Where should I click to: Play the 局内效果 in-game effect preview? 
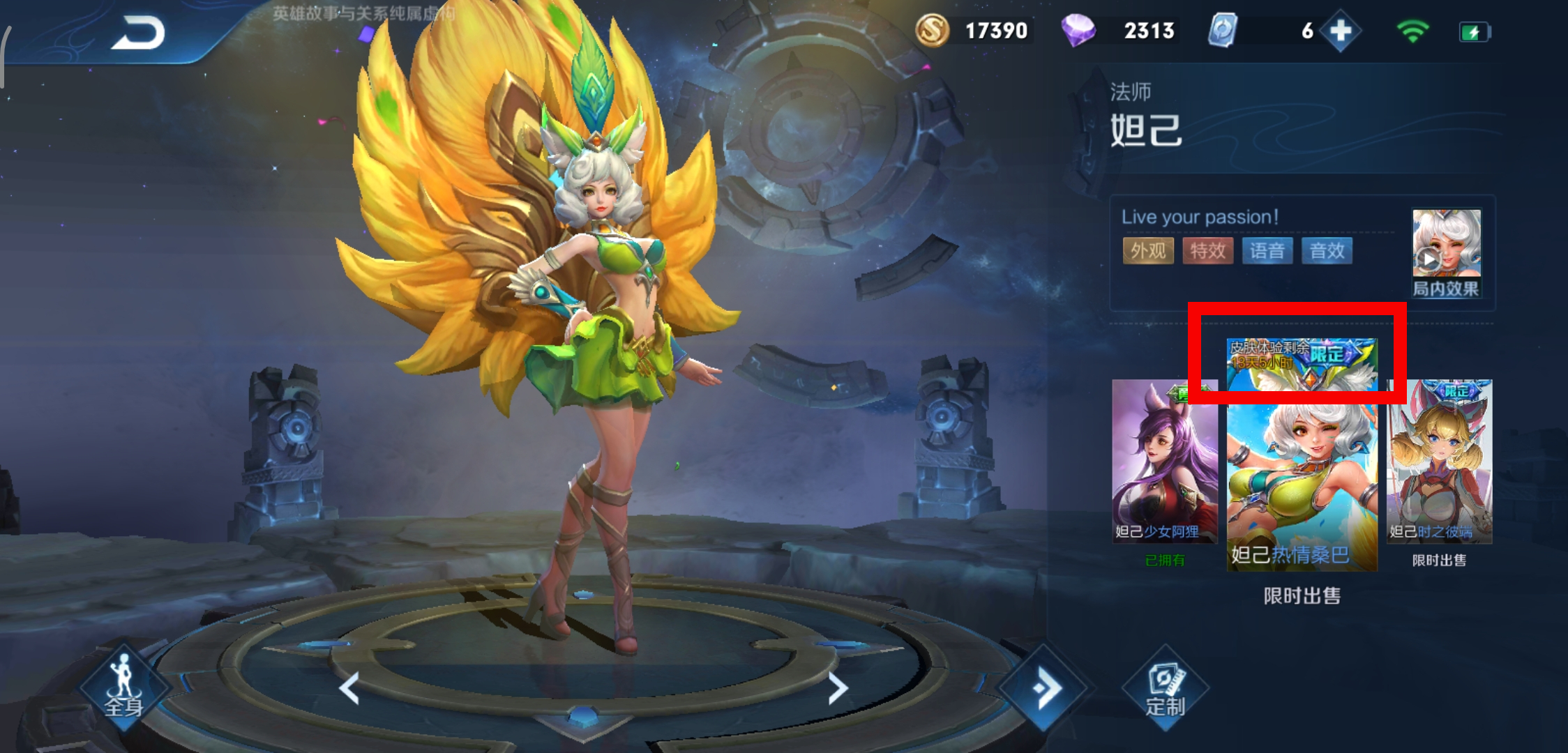1445,252
